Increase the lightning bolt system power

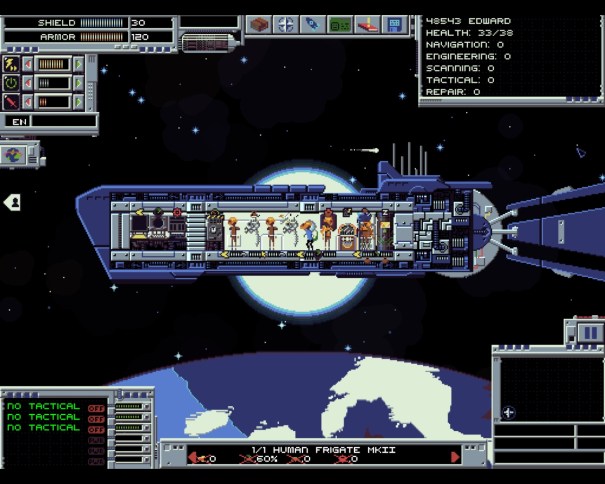tap(76, 64)
